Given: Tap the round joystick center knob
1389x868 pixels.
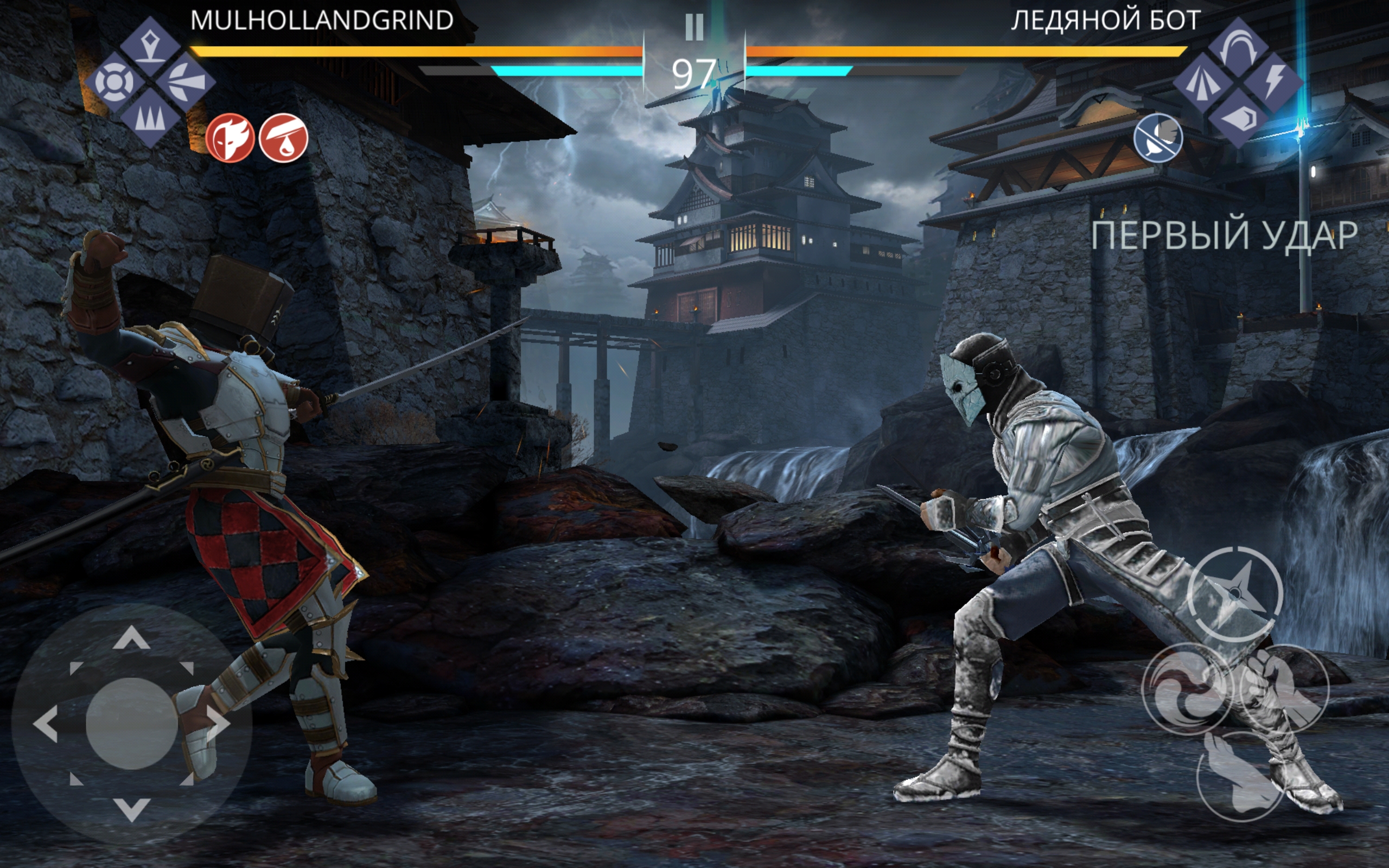Looking at the screenshot, I should point(131,723).
